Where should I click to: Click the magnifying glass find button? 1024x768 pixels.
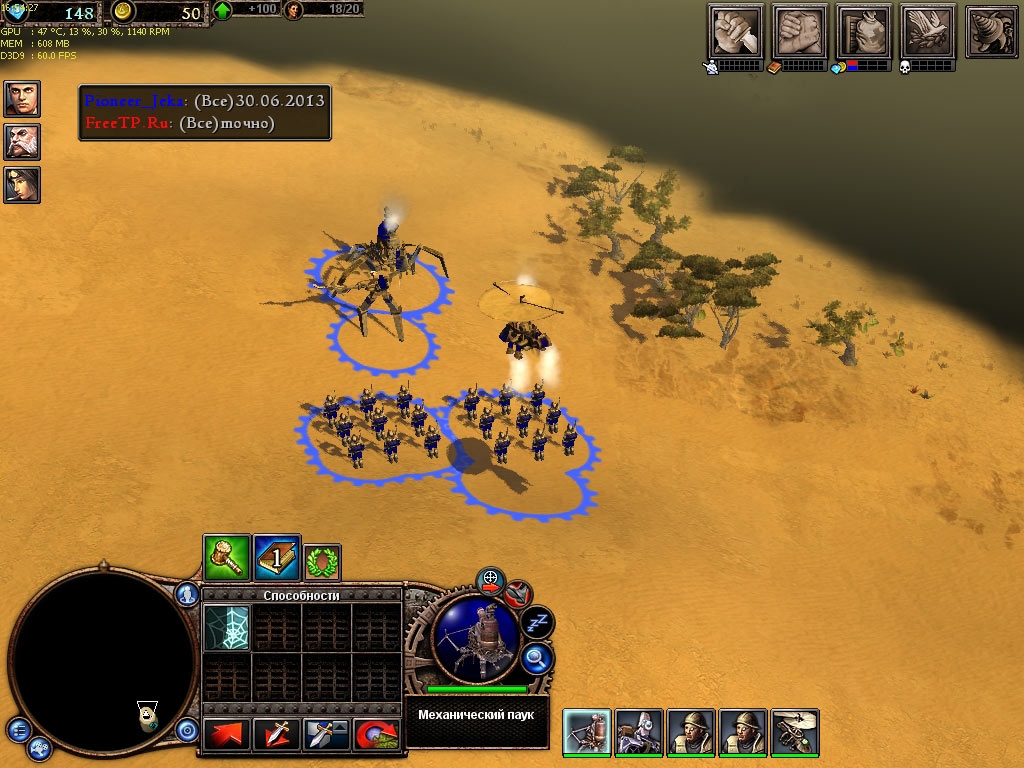tap(537, 658)
